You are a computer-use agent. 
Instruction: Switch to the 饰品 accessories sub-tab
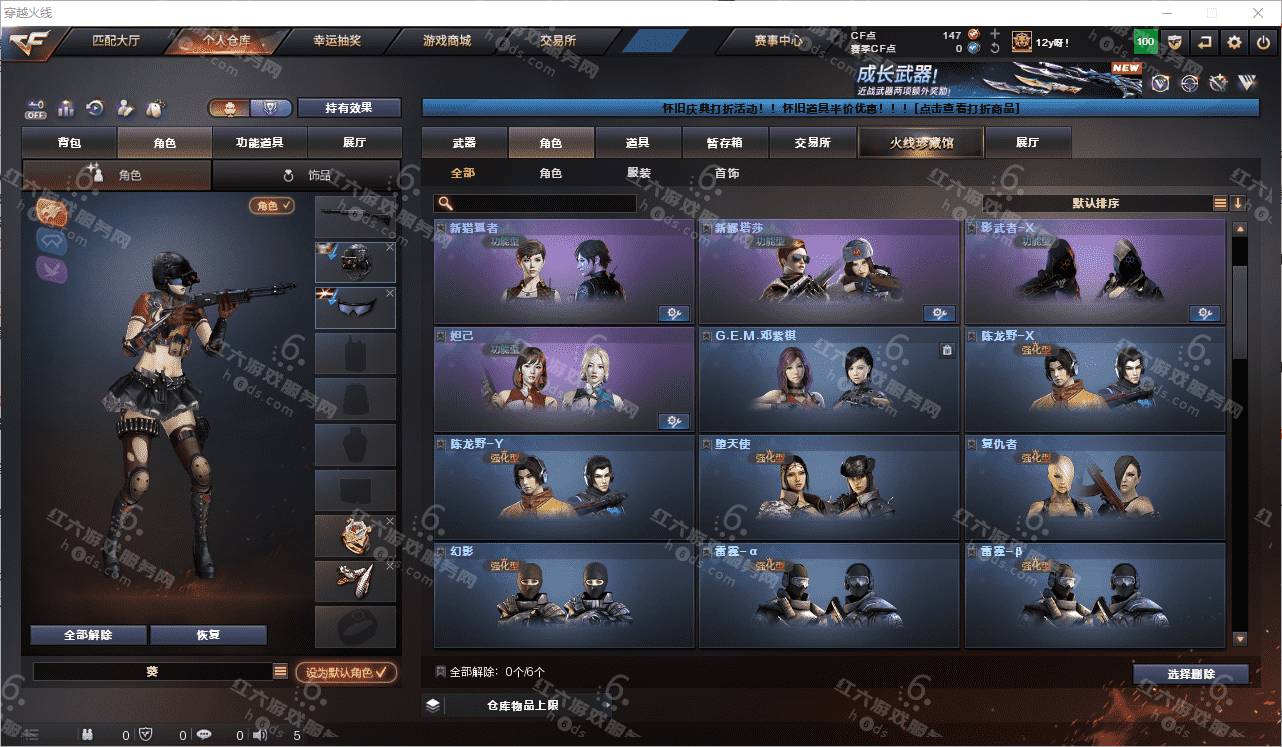tap(307, 175)
